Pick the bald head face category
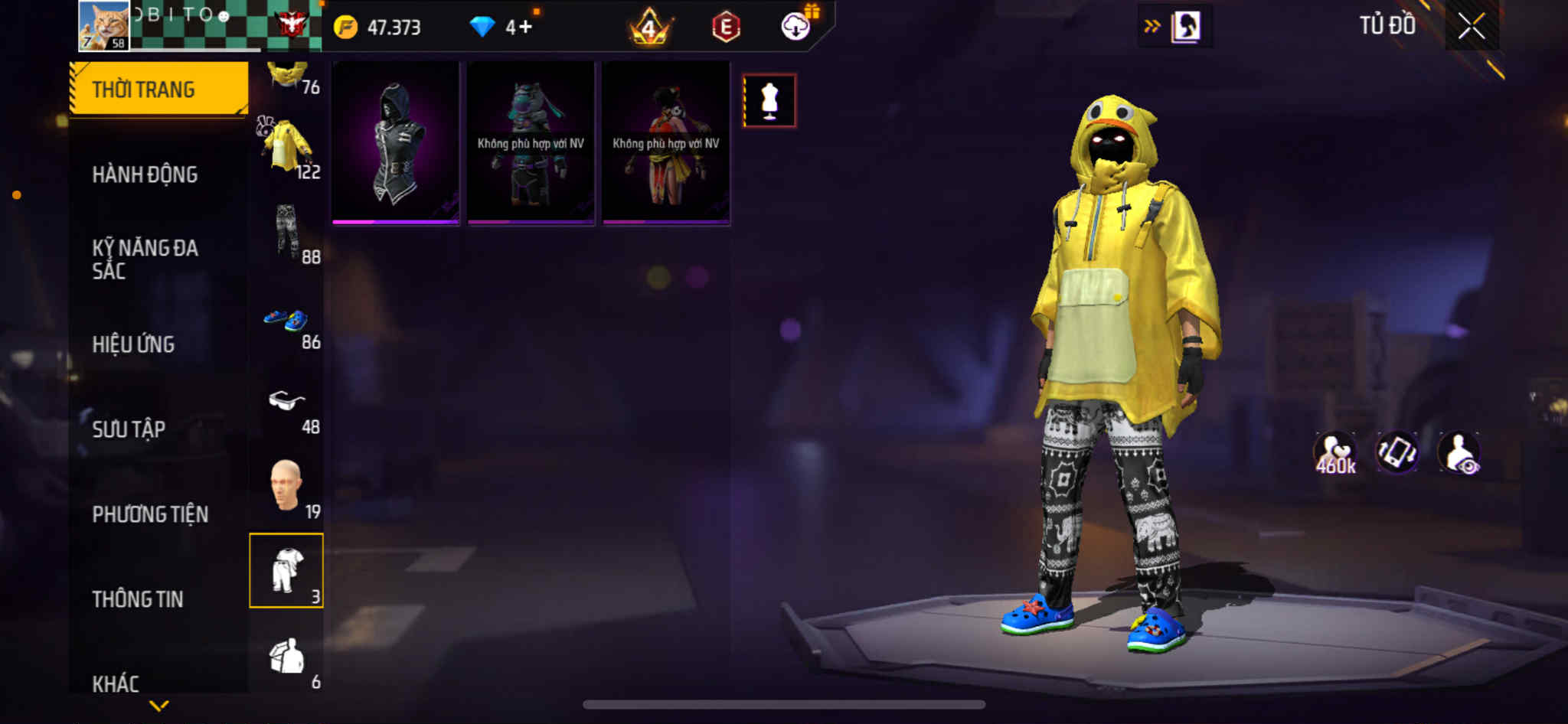Image resolution: width=1568 pixels, height=724 pixels. click(287, 487)
